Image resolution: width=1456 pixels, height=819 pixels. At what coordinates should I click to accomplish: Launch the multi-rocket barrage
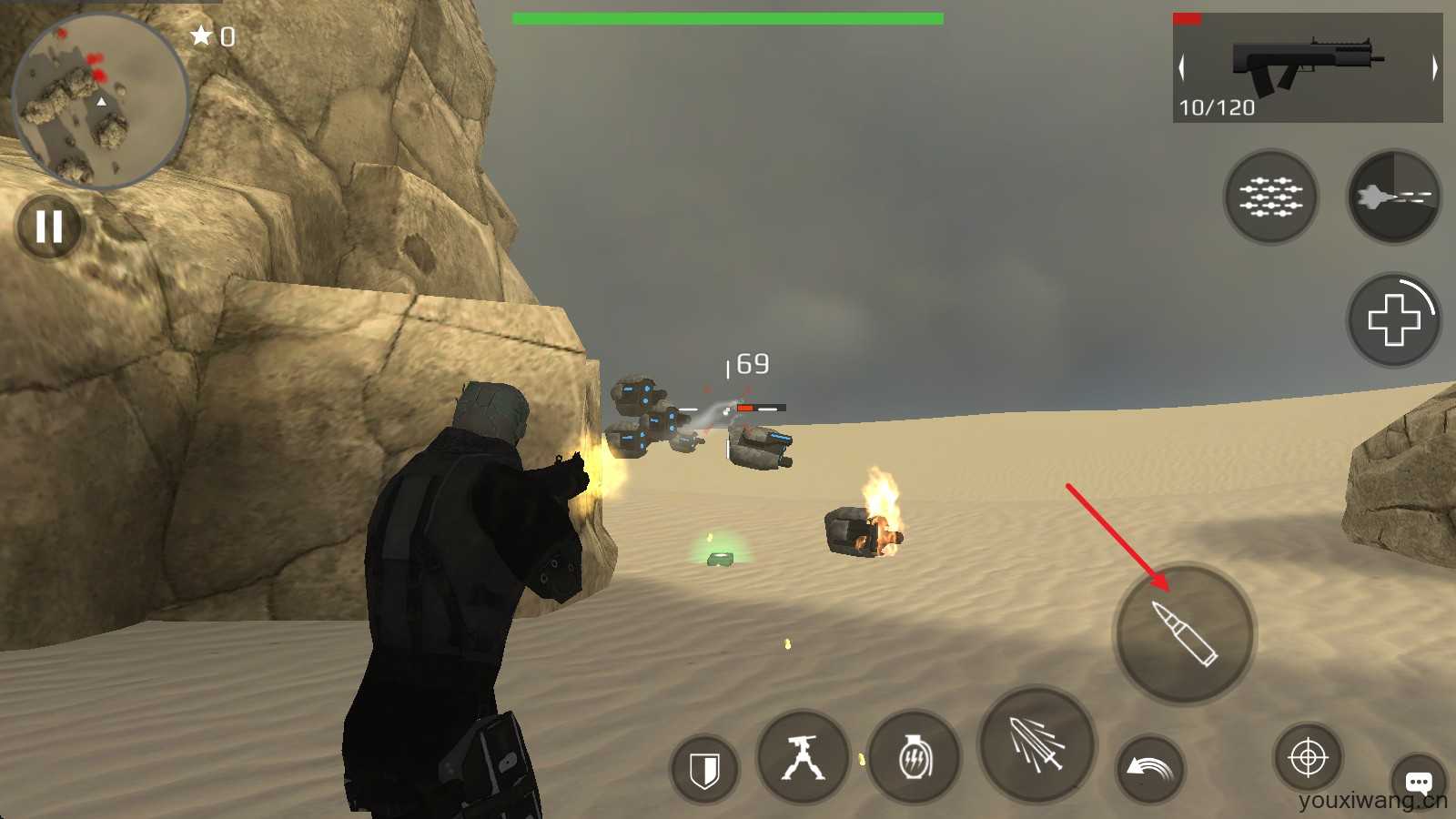[1037, 744]
